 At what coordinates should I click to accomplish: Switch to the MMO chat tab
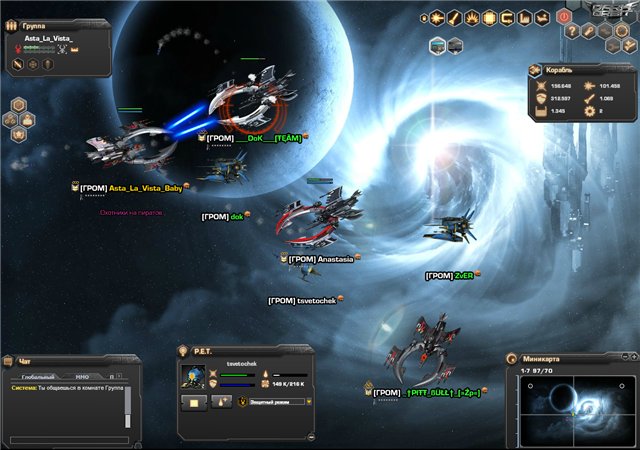pyautogui.click(x=82, y=377)
